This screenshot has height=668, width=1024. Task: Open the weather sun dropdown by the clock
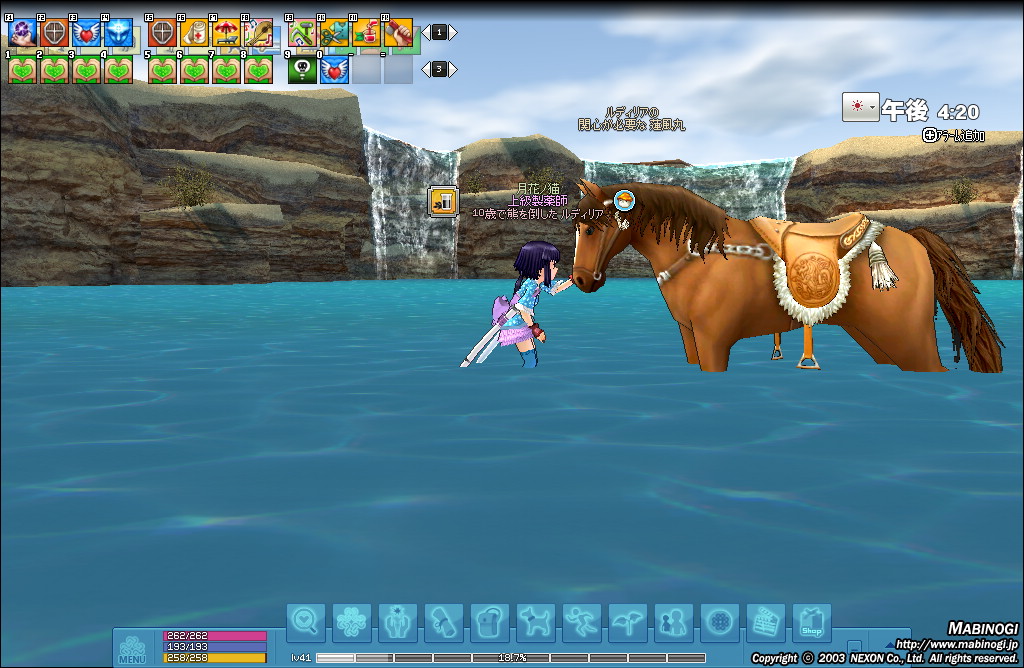860,108
